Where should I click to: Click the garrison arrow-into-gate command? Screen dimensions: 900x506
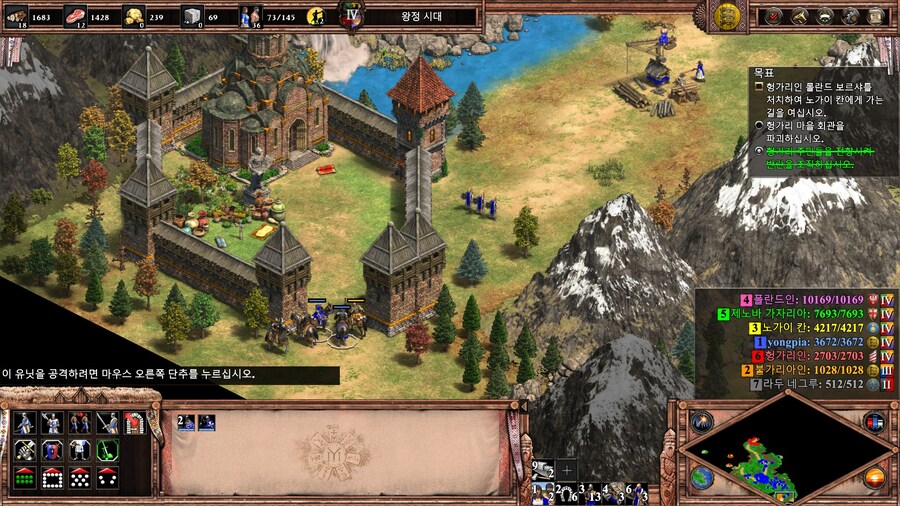(134, 422)
